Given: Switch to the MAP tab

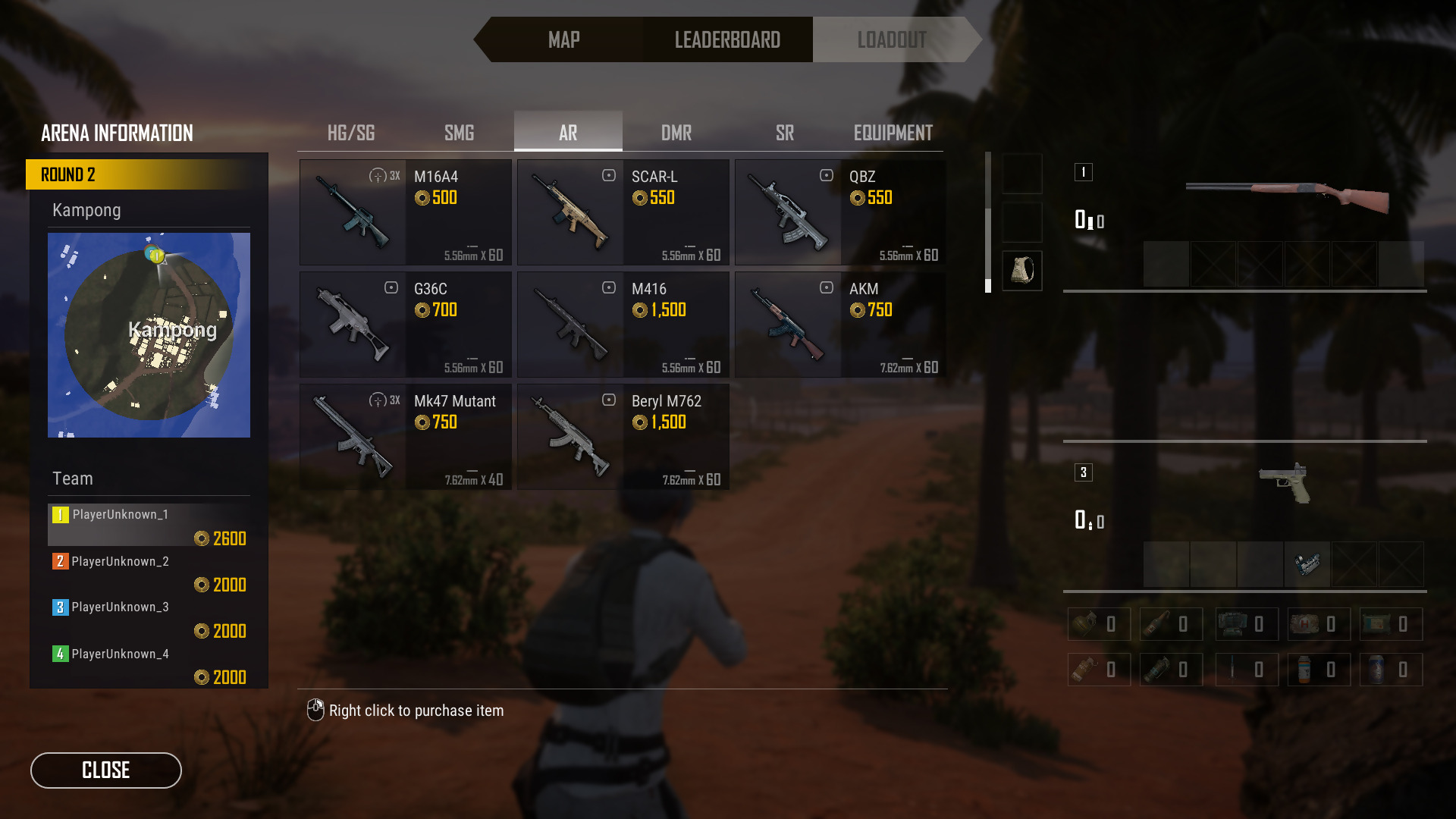Looking at the screenshot, I should 563,39.
